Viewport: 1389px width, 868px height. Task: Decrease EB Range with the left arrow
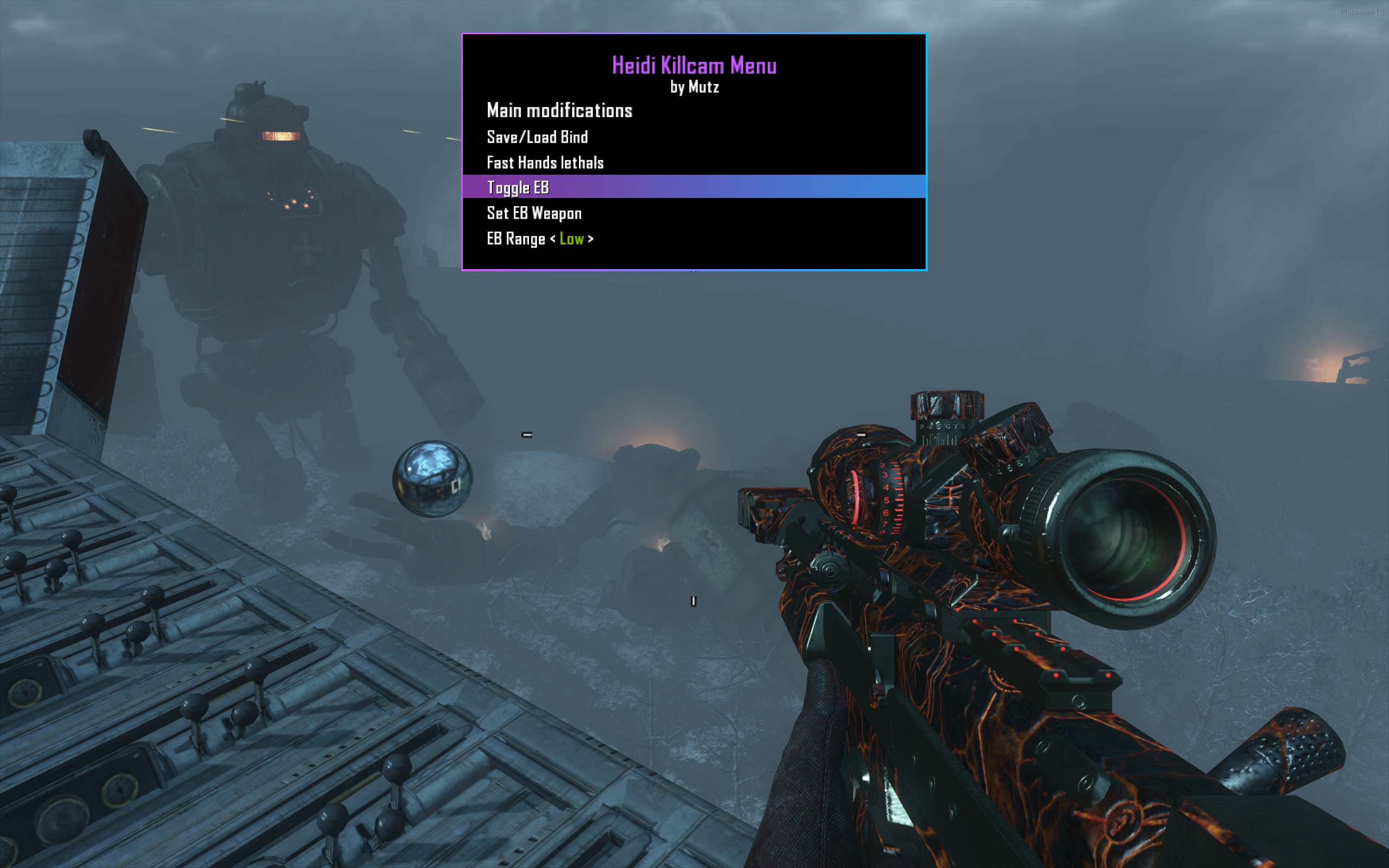coord(553,239)
